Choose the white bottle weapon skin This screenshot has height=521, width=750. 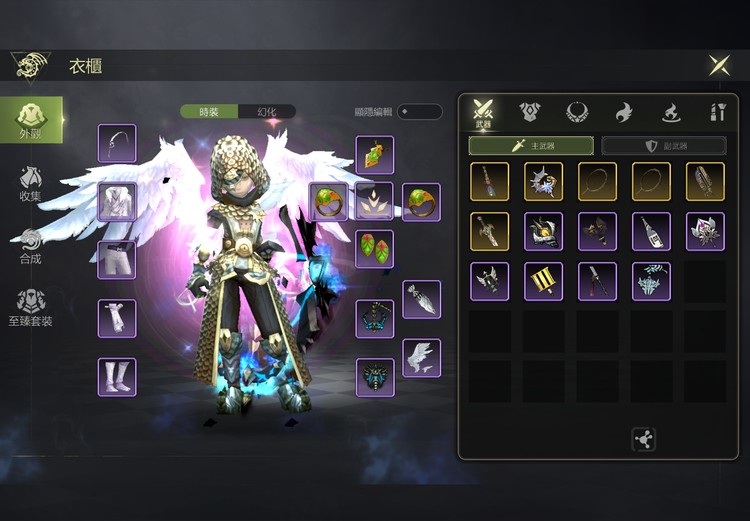click(x=651, y=231)
